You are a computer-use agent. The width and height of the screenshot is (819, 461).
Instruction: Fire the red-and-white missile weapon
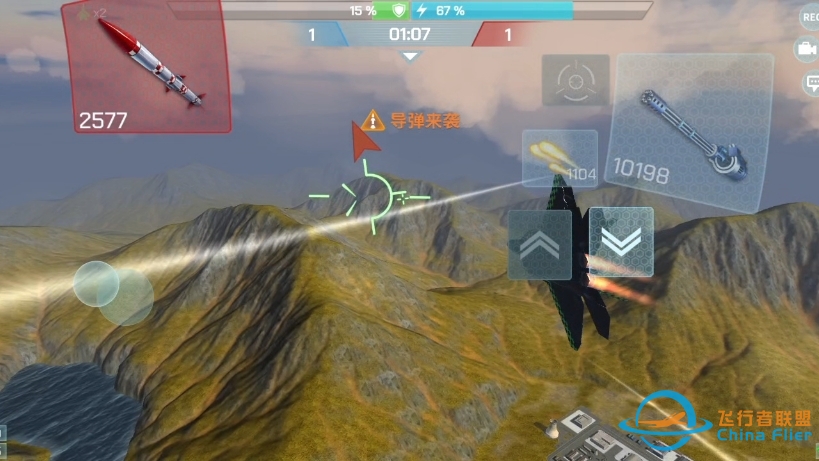click(148, 66)
